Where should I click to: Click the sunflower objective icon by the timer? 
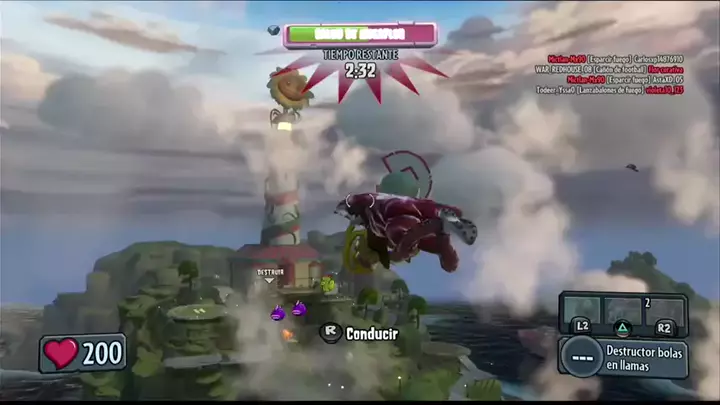tap(289, 90)
